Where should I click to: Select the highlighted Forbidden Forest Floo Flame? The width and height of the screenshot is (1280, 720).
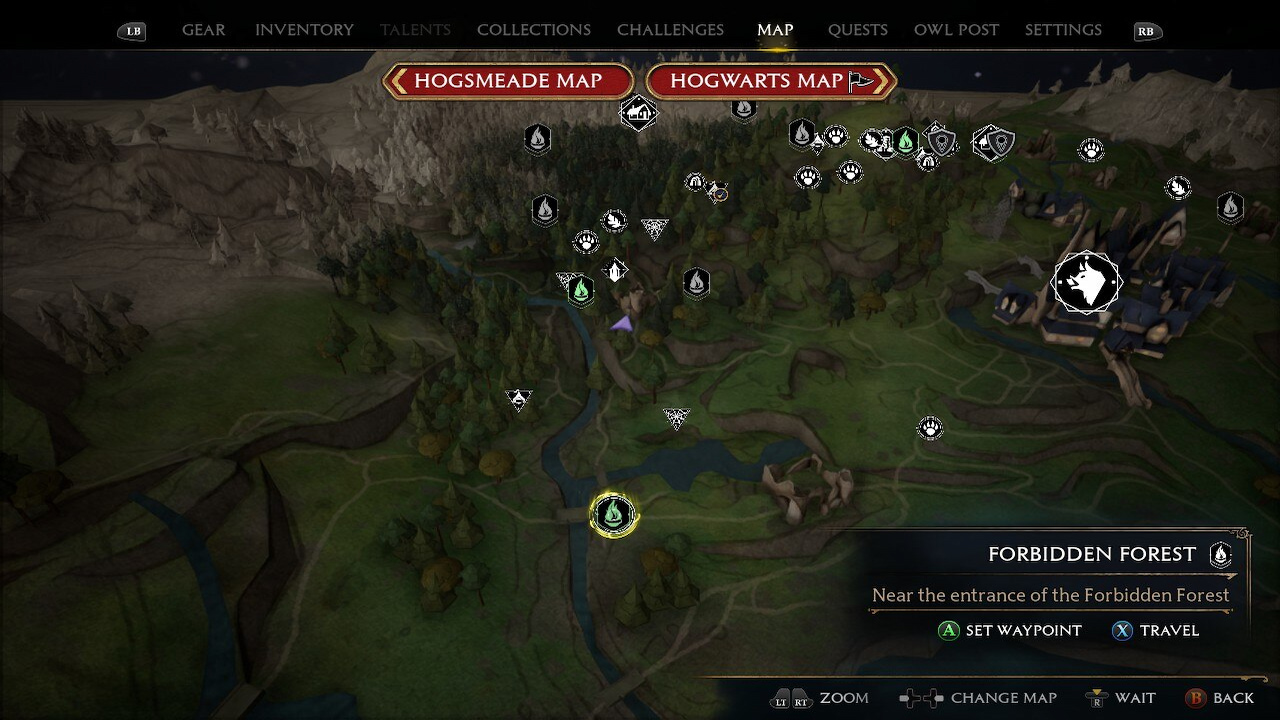pyautogui.click(x=613, y=514)
